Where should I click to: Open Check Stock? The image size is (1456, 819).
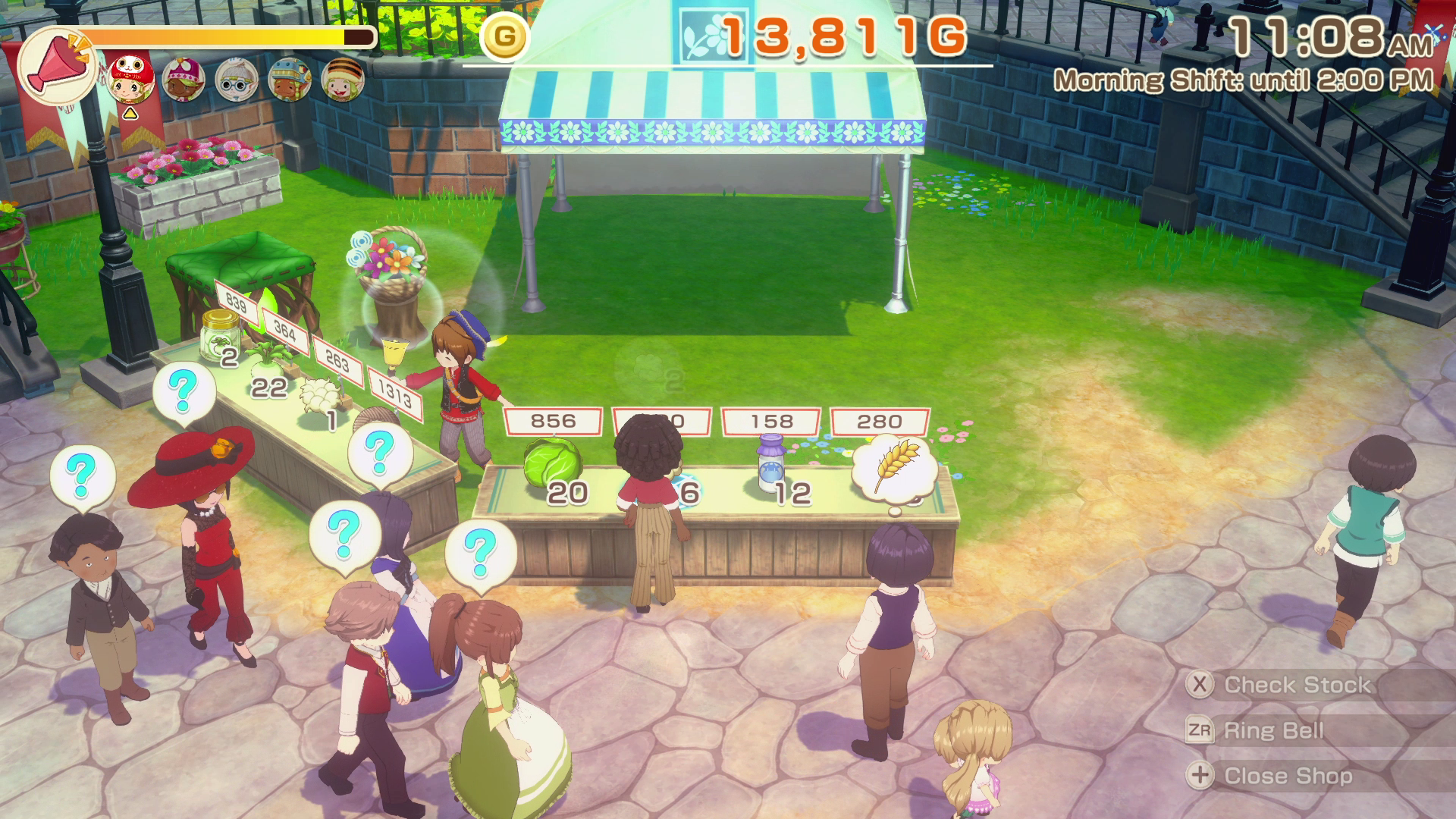point(1297,685)
